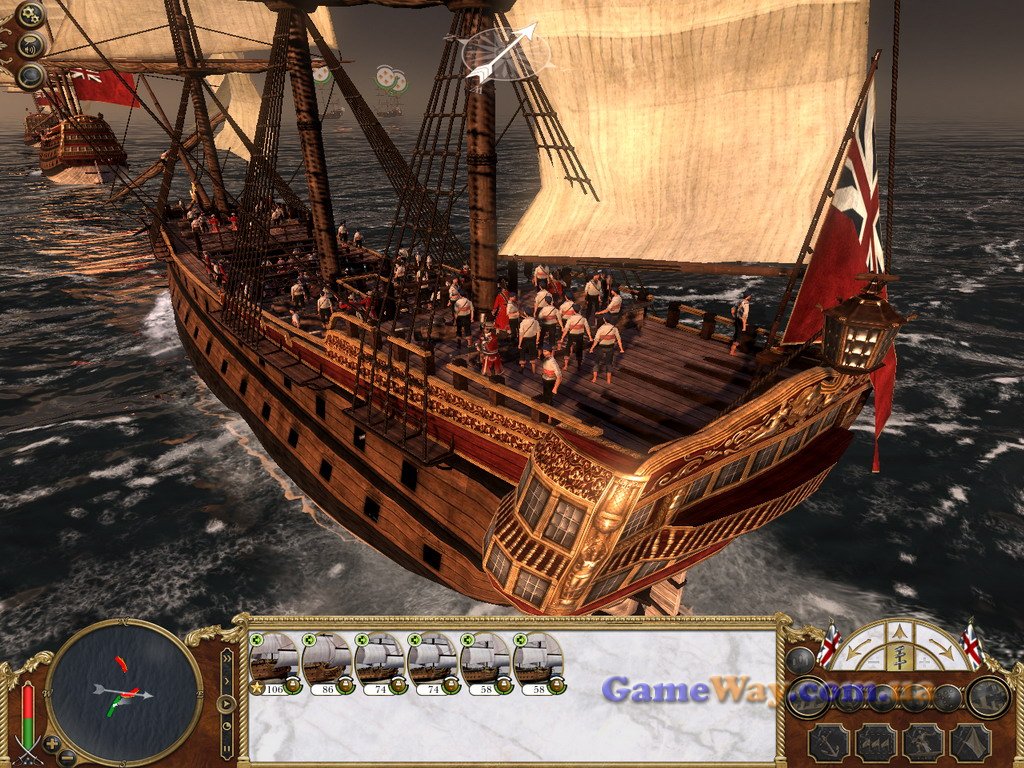Toggle slow motion speed
This screenshot has height=768, width=1024.
pos(227,725)
